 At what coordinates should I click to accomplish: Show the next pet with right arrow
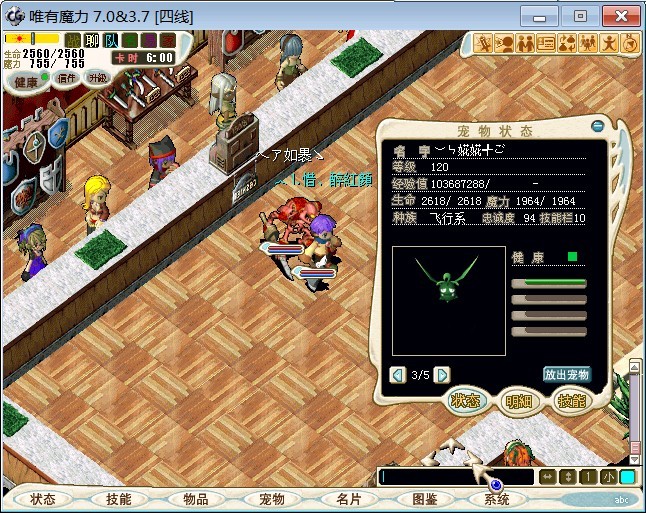click(441, 374)
